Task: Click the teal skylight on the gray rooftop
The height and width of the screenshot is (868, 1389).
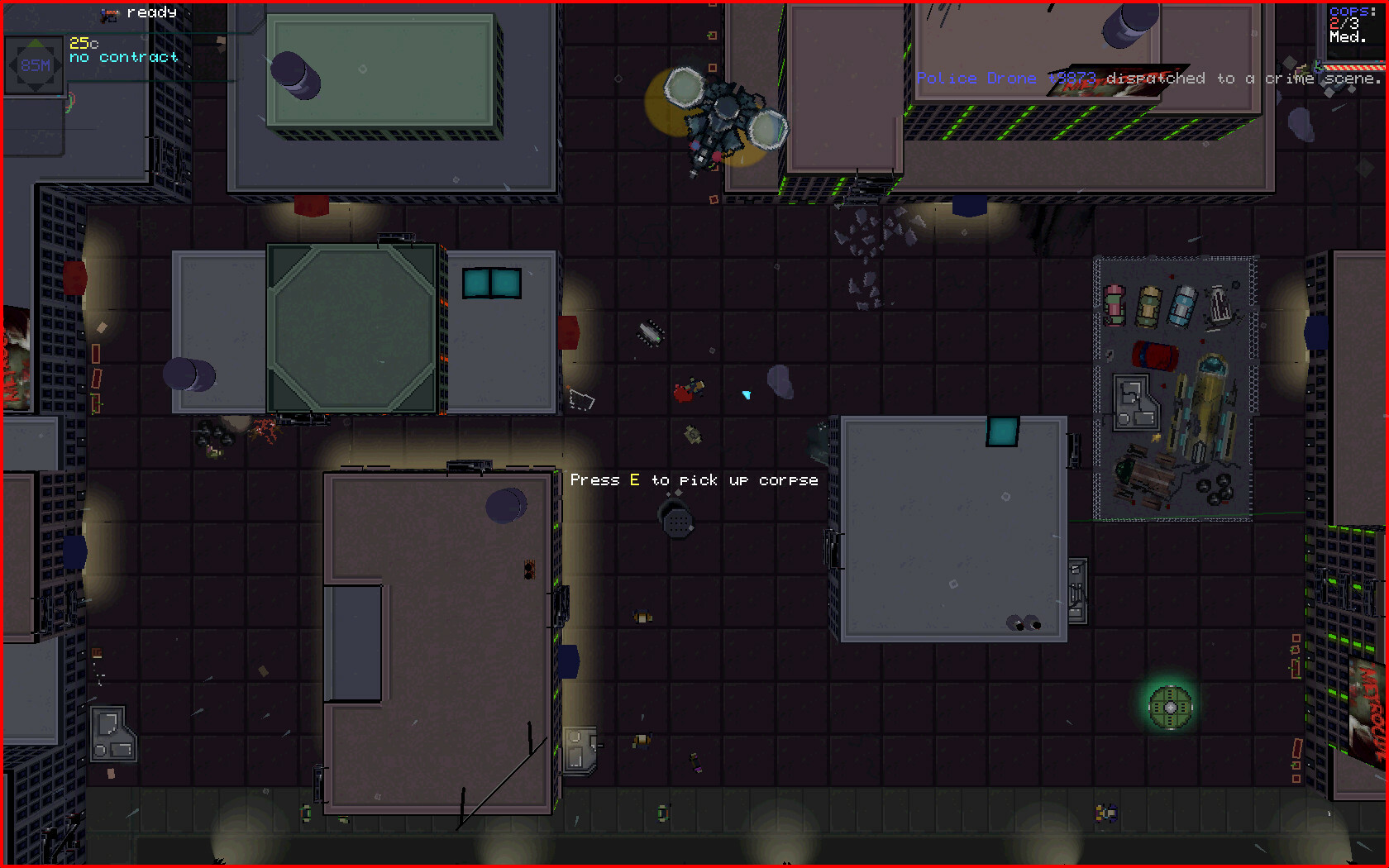Action: tap(1001, 431)
